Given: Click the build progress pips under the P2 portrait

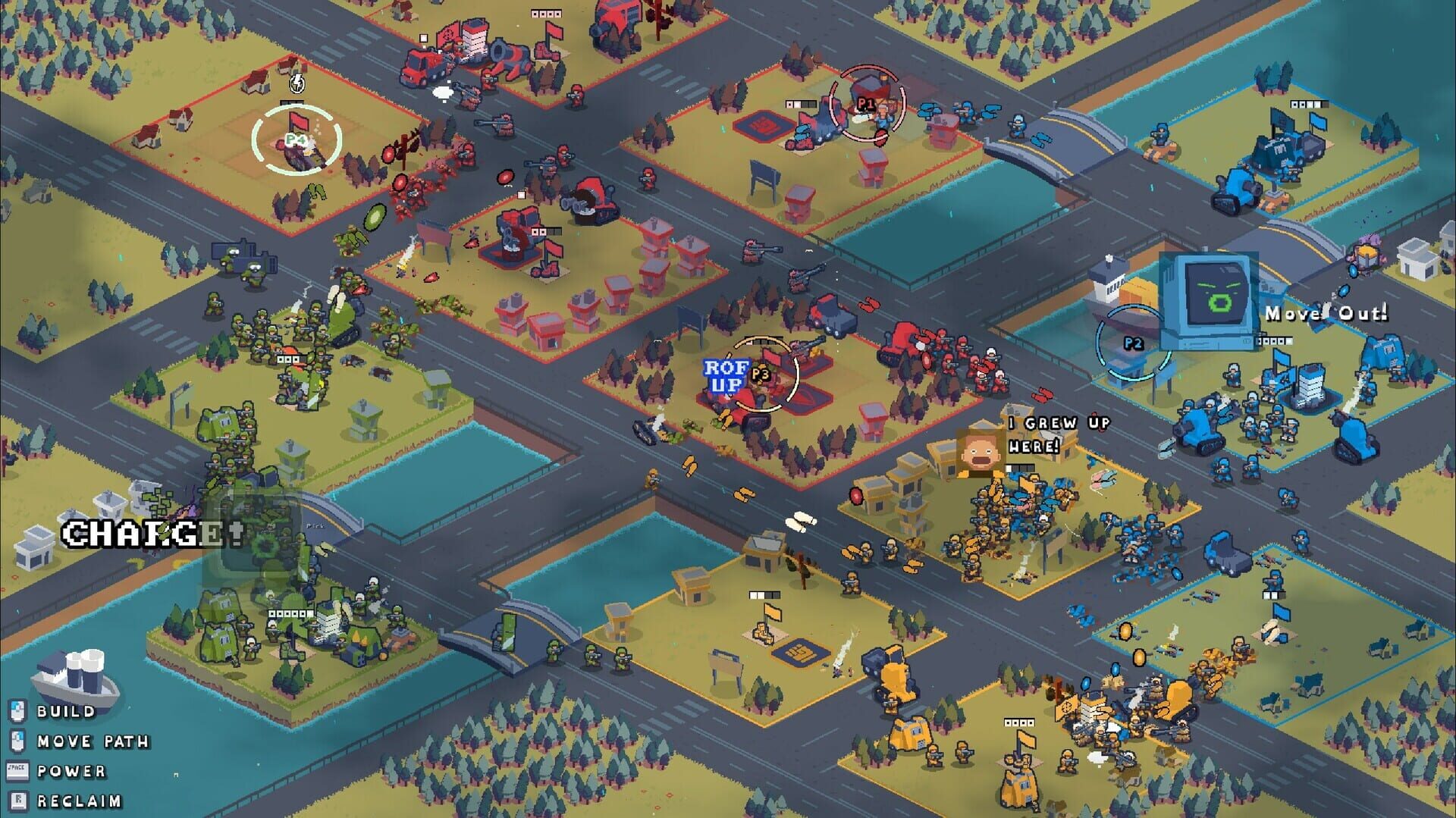Looking at the screenshot, I should click(1275, 340).
